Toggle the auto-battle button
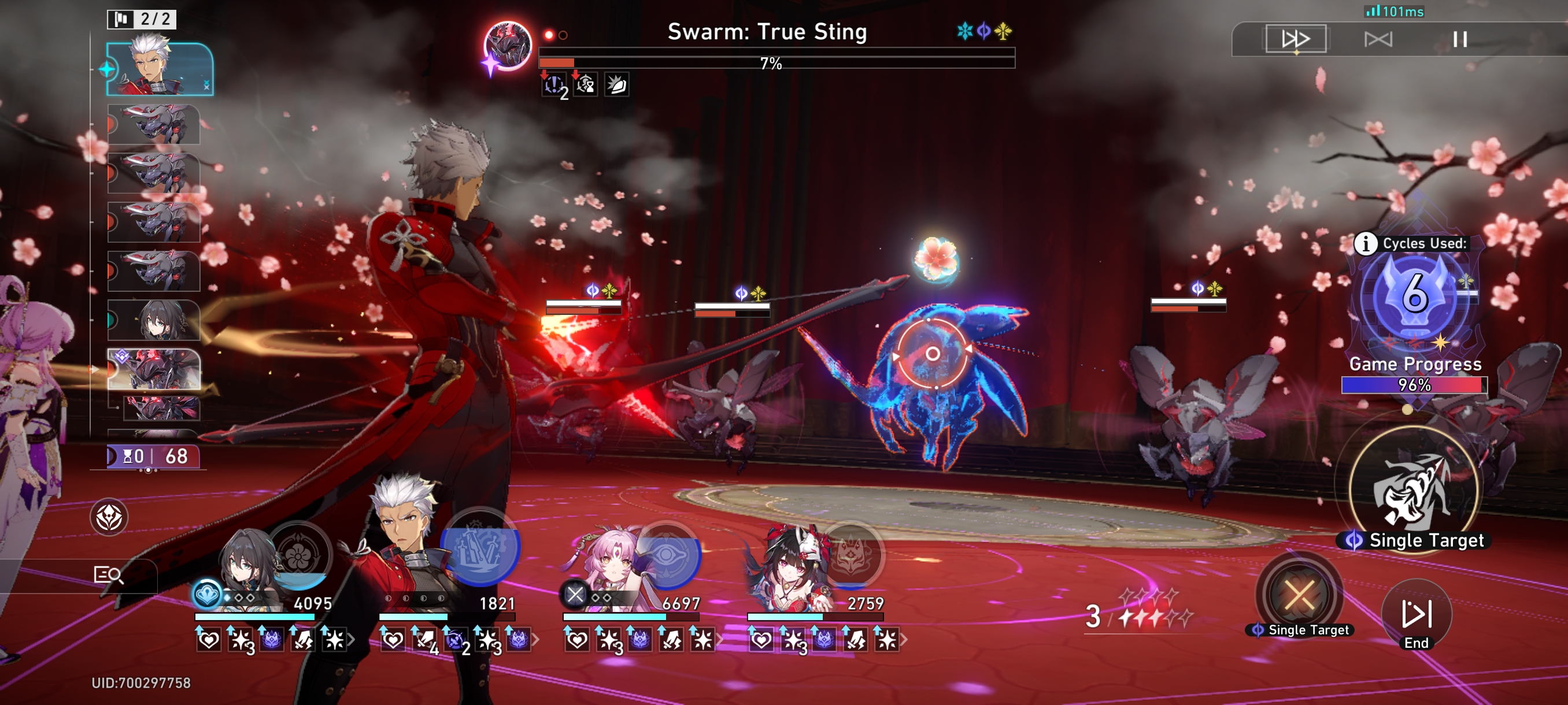Viewport: 1568px width, 705px height. click(1377, 39)
